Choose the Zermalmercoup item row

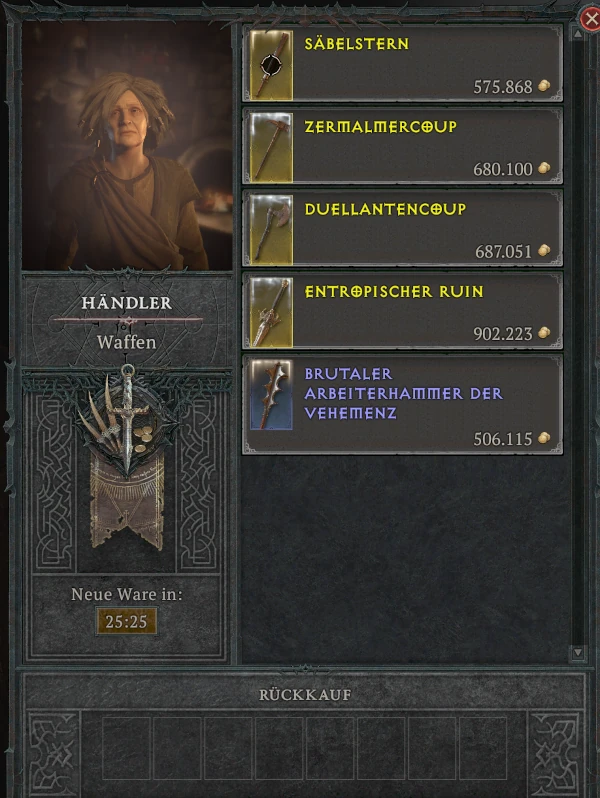(x=402, y=145)
